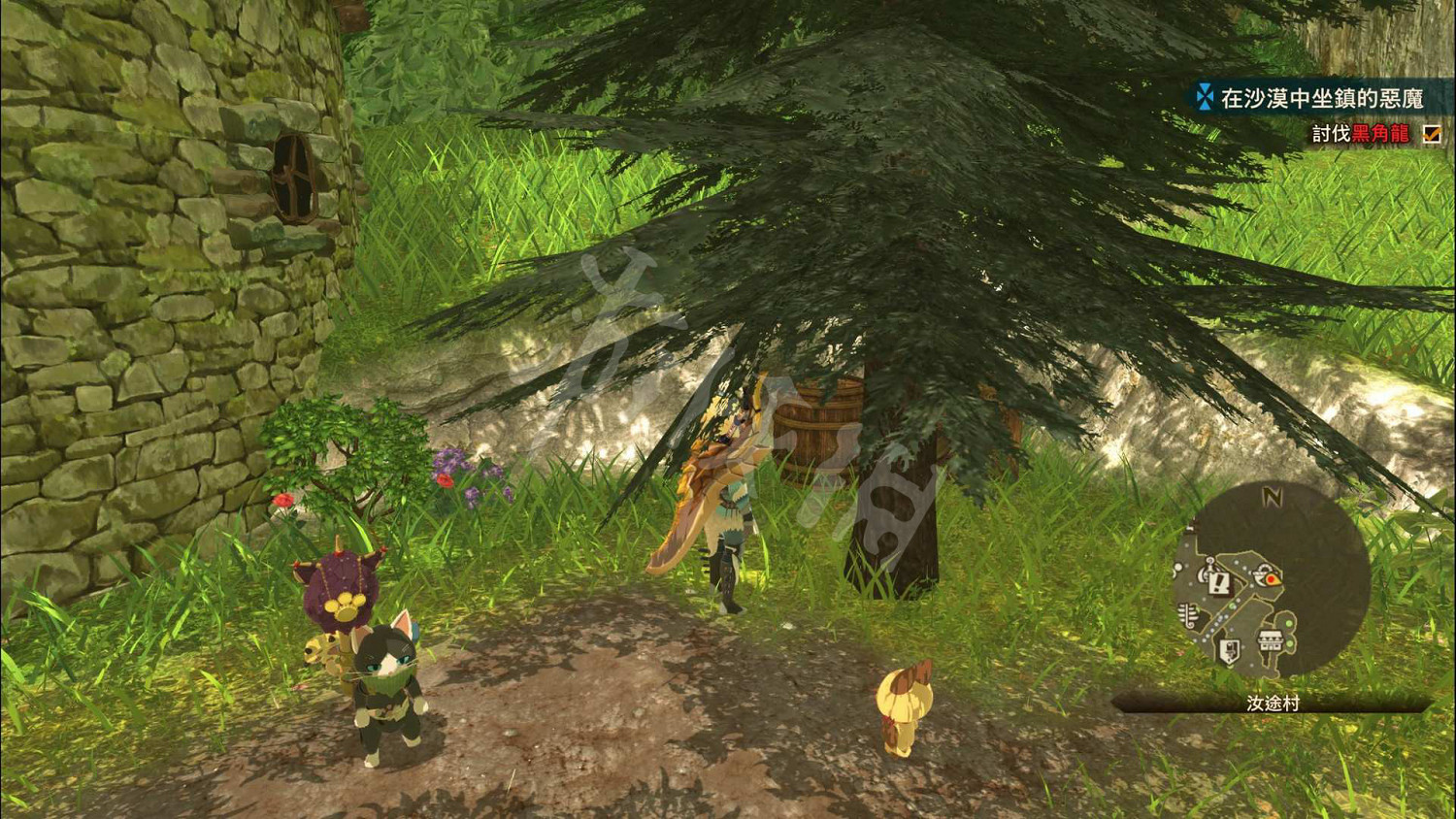Select the exclamation quest marker on the minimap

(x=1218, y=583)
